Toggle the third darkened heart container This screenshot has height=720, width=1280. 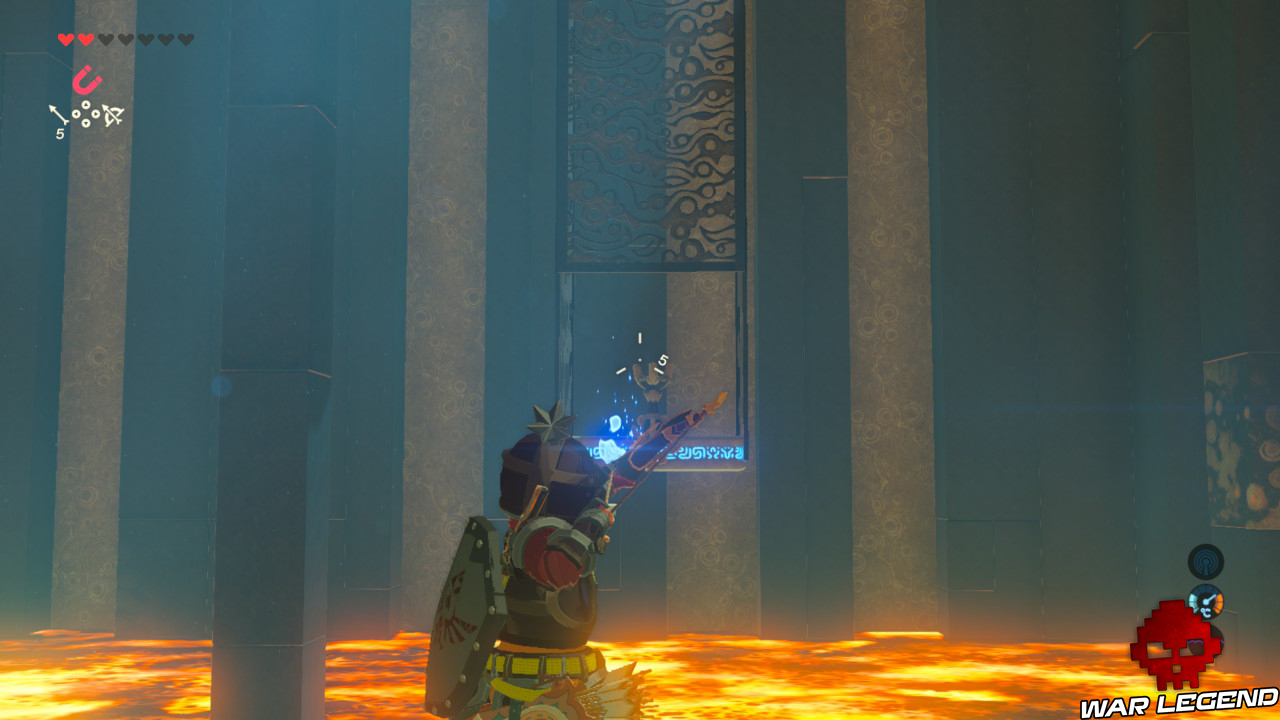(106, 38)
